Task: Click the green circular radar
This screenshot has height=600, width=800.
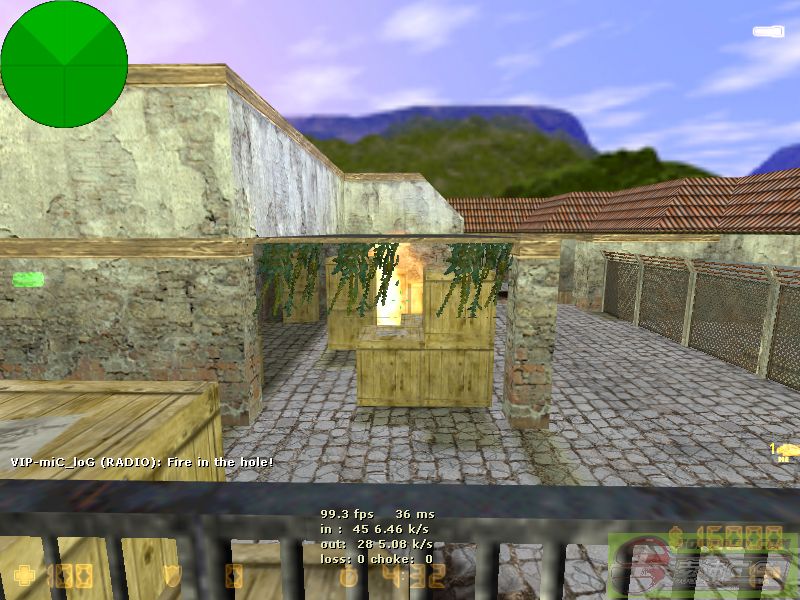Action: click(64, 64)
